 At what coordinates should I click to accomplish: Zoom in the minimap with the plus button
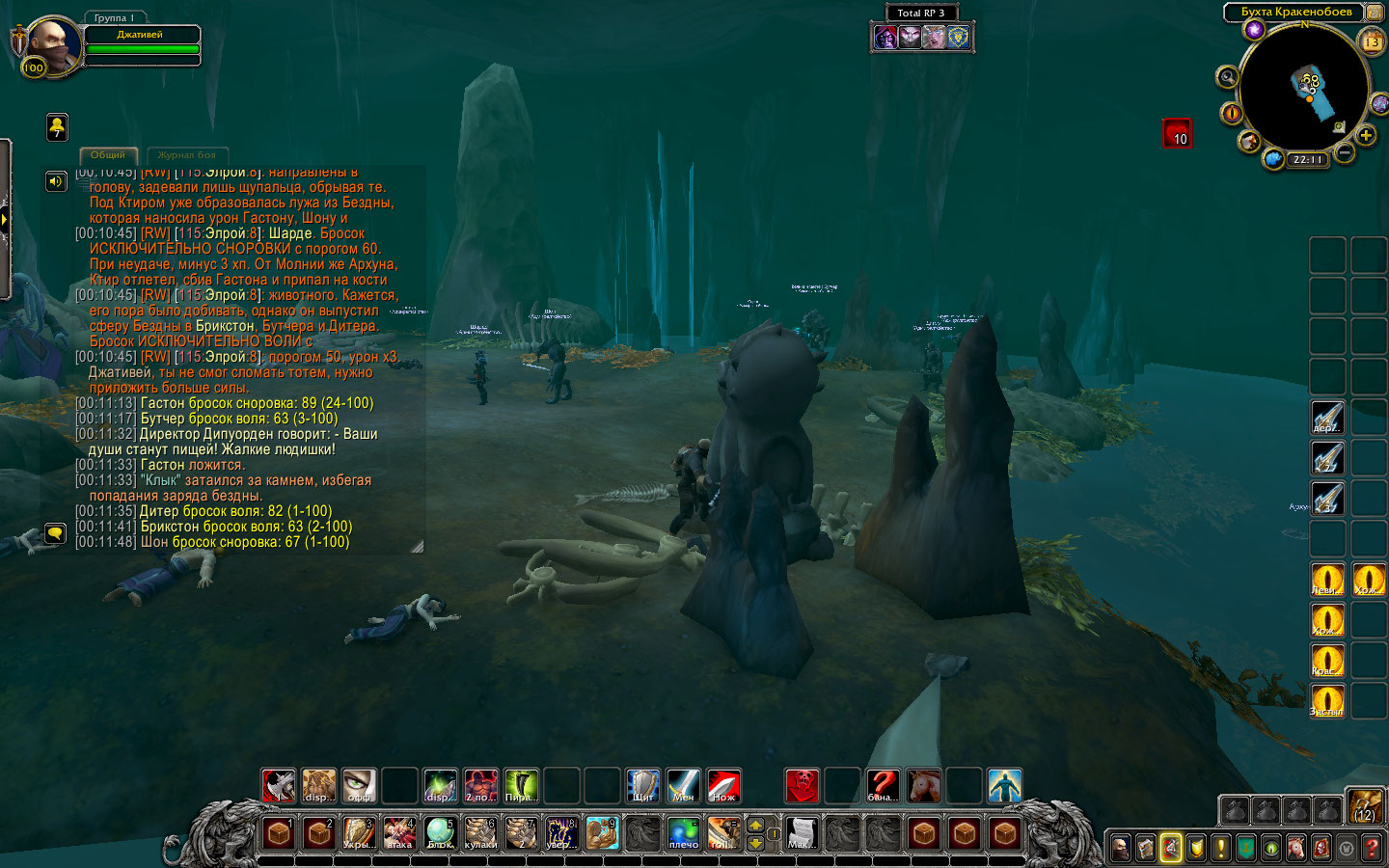pos(1366,136)
